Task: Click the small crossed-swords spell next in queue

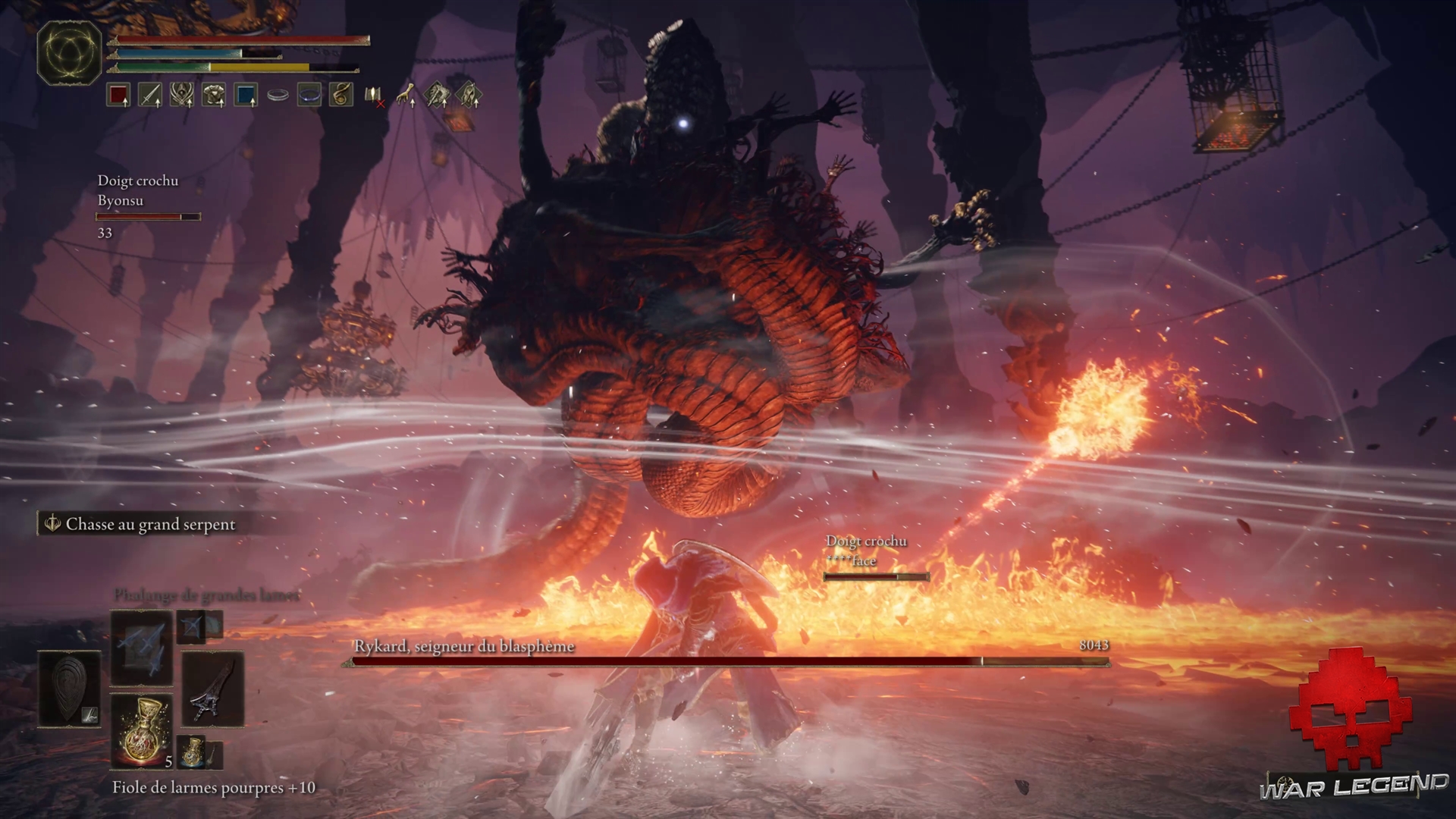Action: pos(191,626)
